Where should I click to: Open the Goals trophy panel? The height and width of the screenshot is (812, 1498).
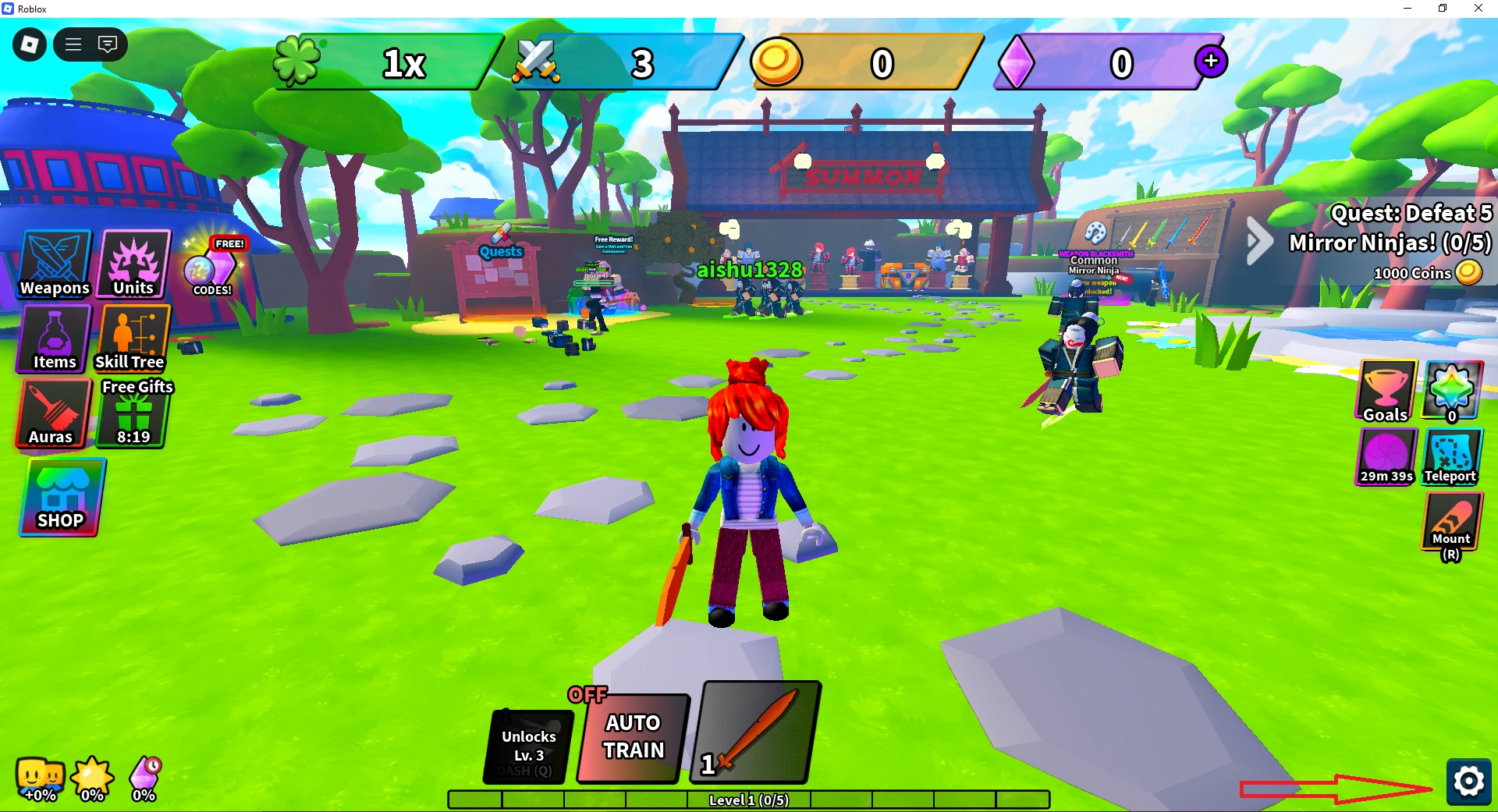point(1386,392)
